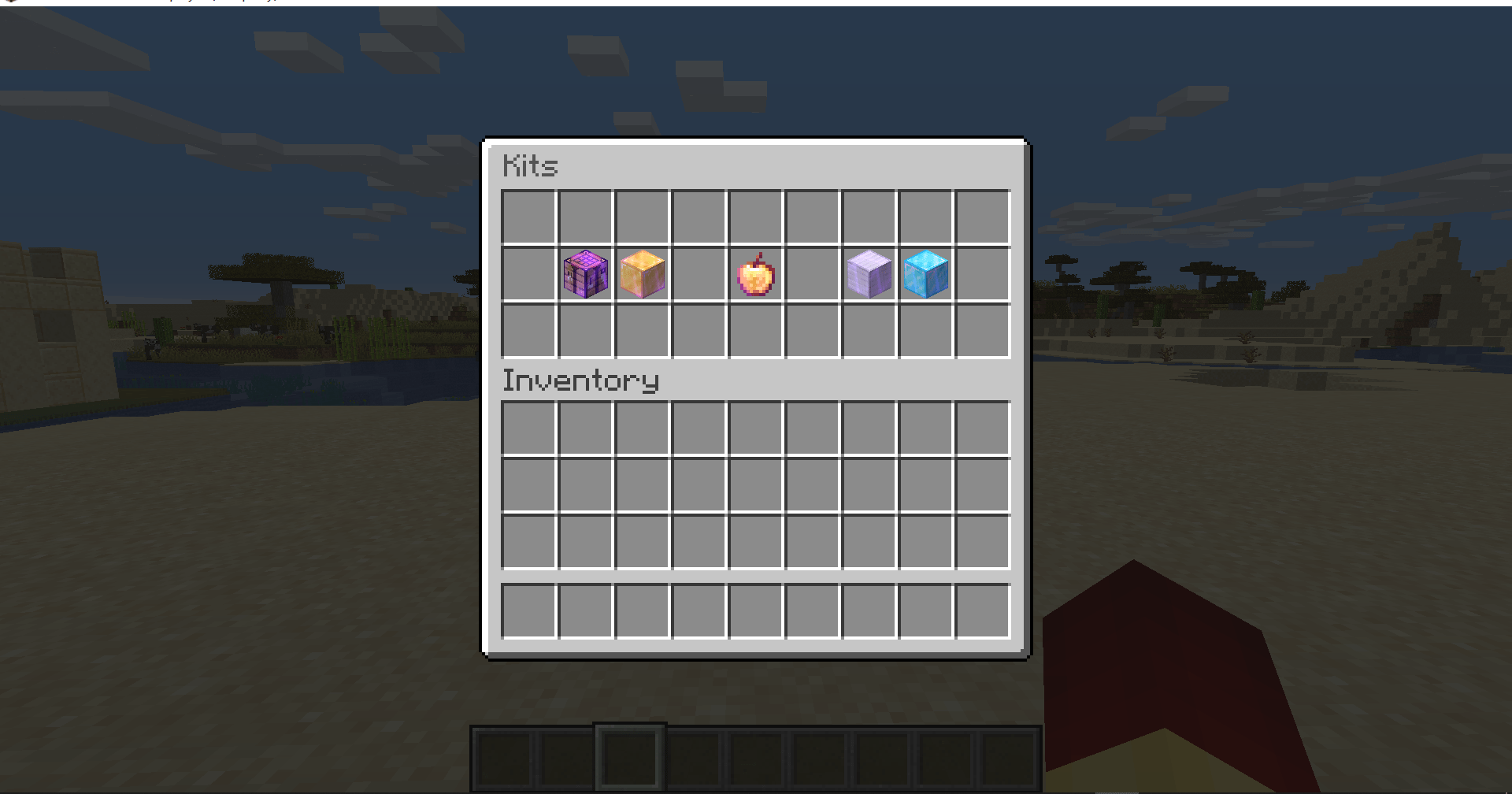1512x794 pixels.
Task: Click the Inventory section label
Action: coord(580,380)
